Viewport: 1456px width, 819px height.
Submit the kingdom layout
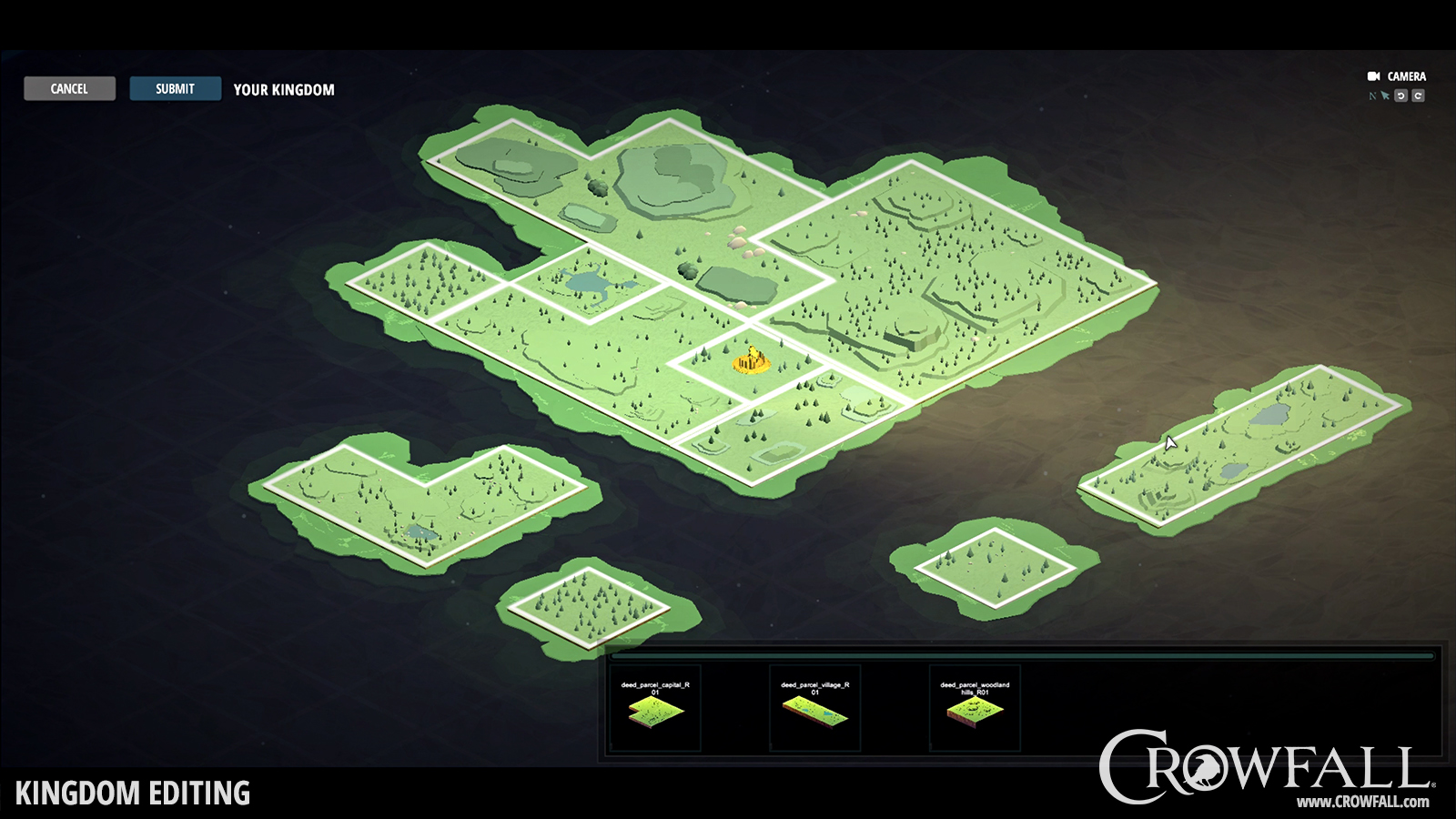click(175, 88)
